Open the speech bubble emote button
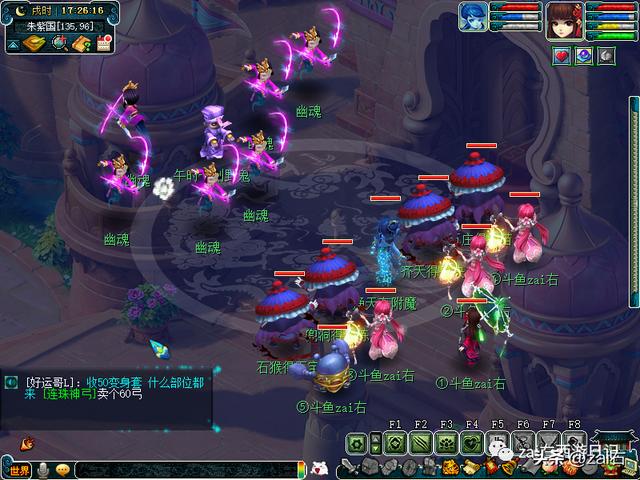The height and width of the screenshot is (480, 640). pos(63,470)
